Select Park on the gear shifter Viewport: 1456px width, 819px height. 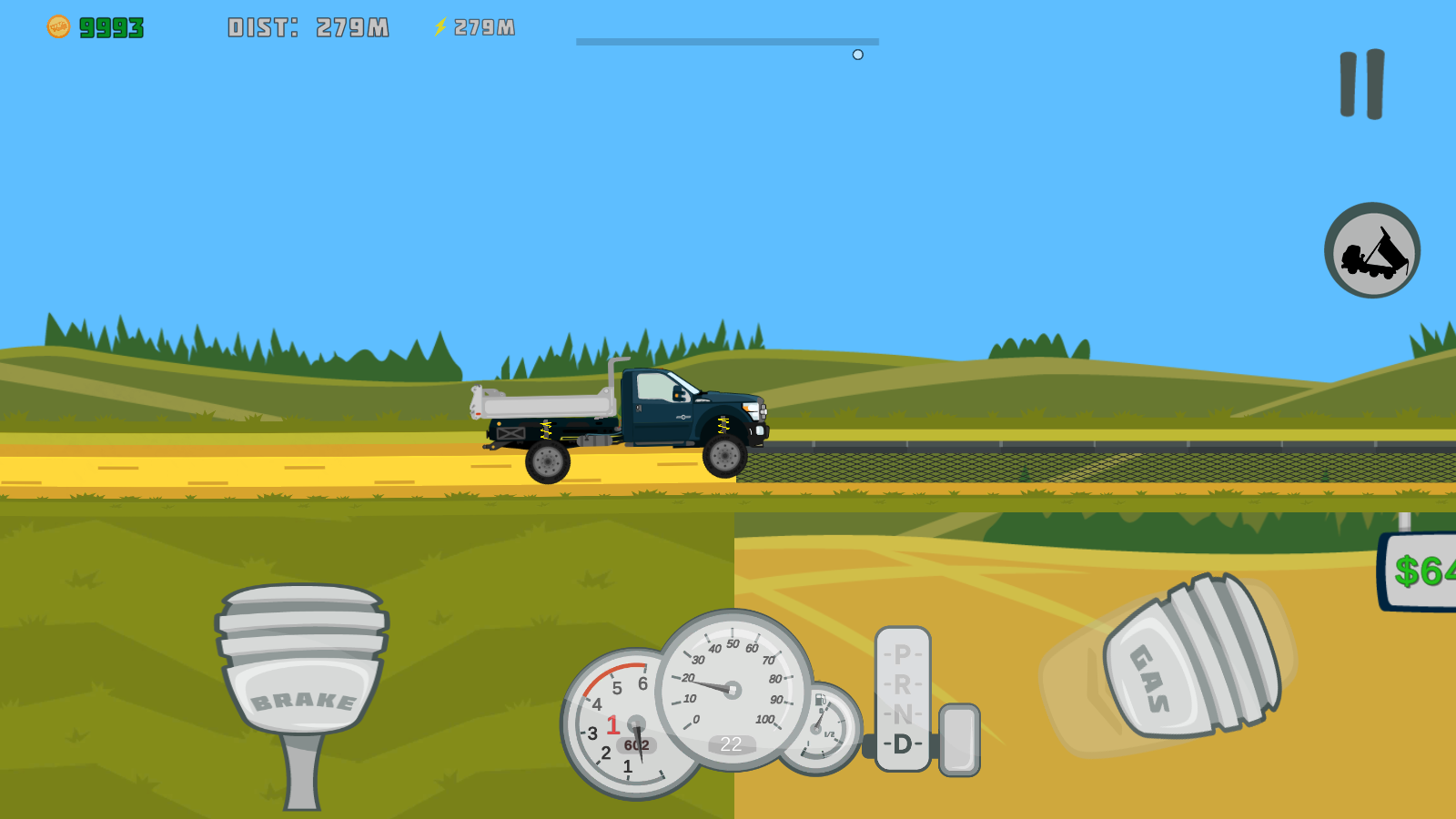903,652
